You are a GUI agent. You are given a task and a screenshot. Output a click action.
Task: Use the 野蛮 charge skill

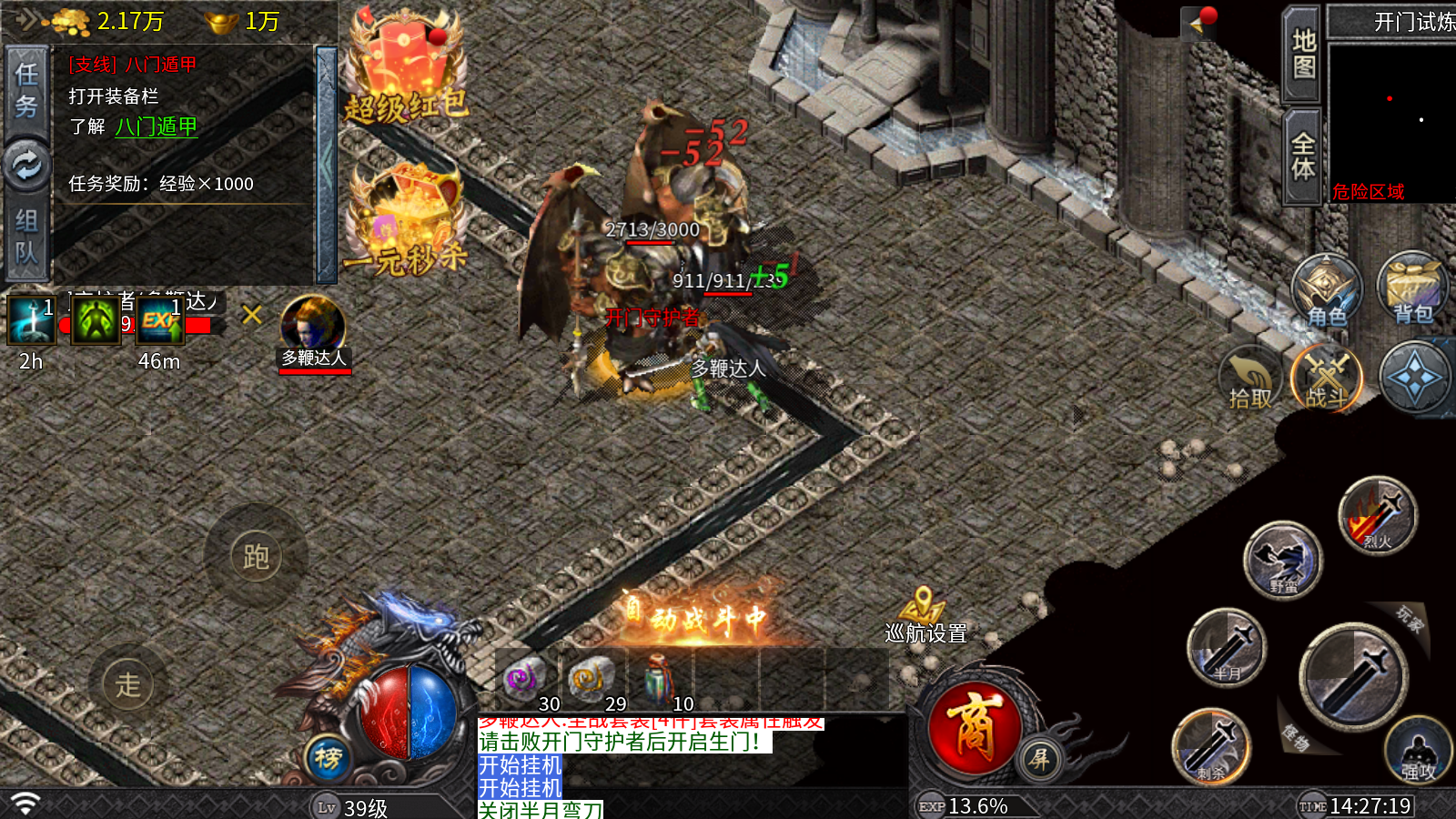[1283, 560]
